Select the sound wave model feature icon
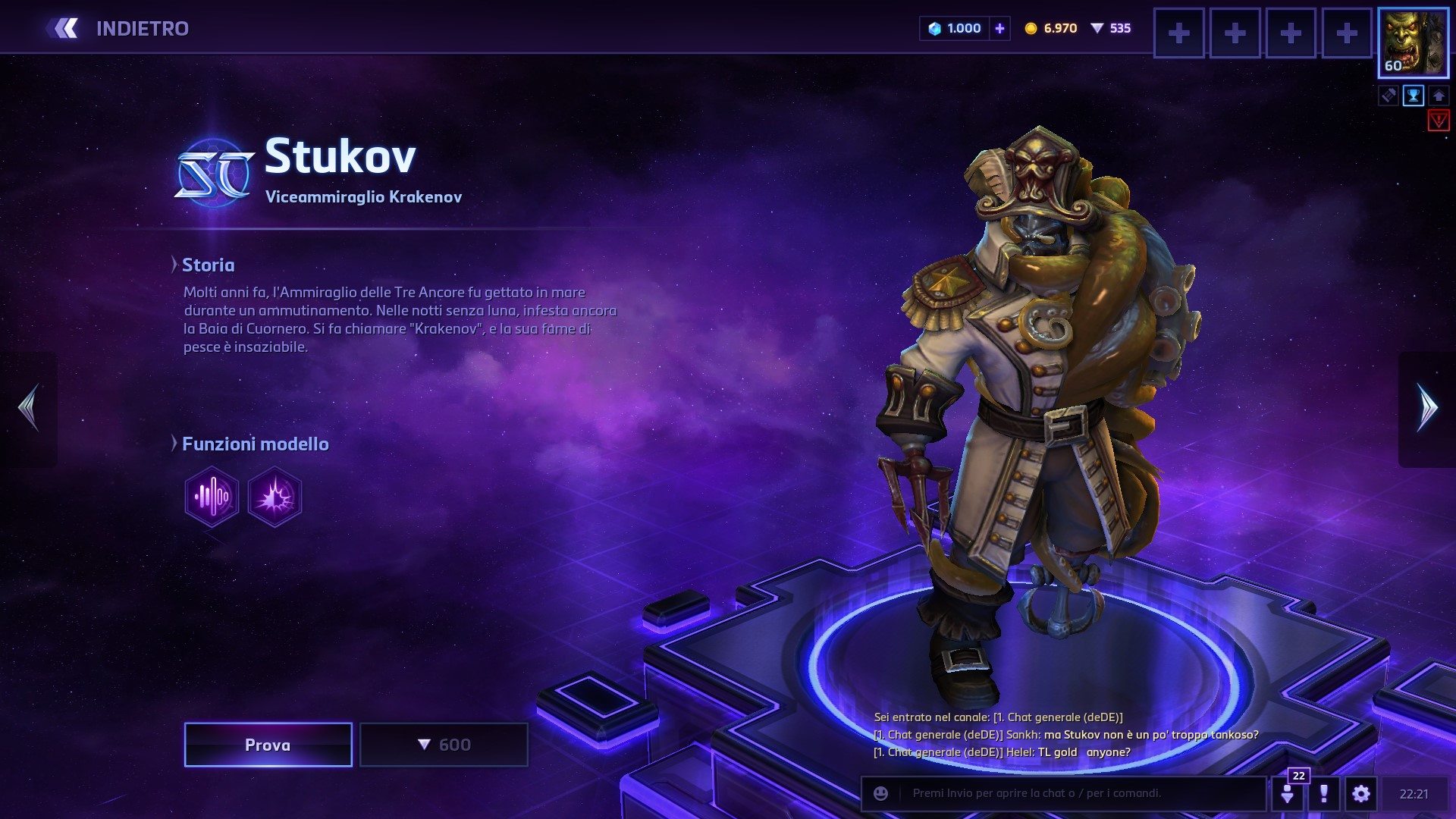The height and width of the screenshot is (819, 1456). (212, 497)
